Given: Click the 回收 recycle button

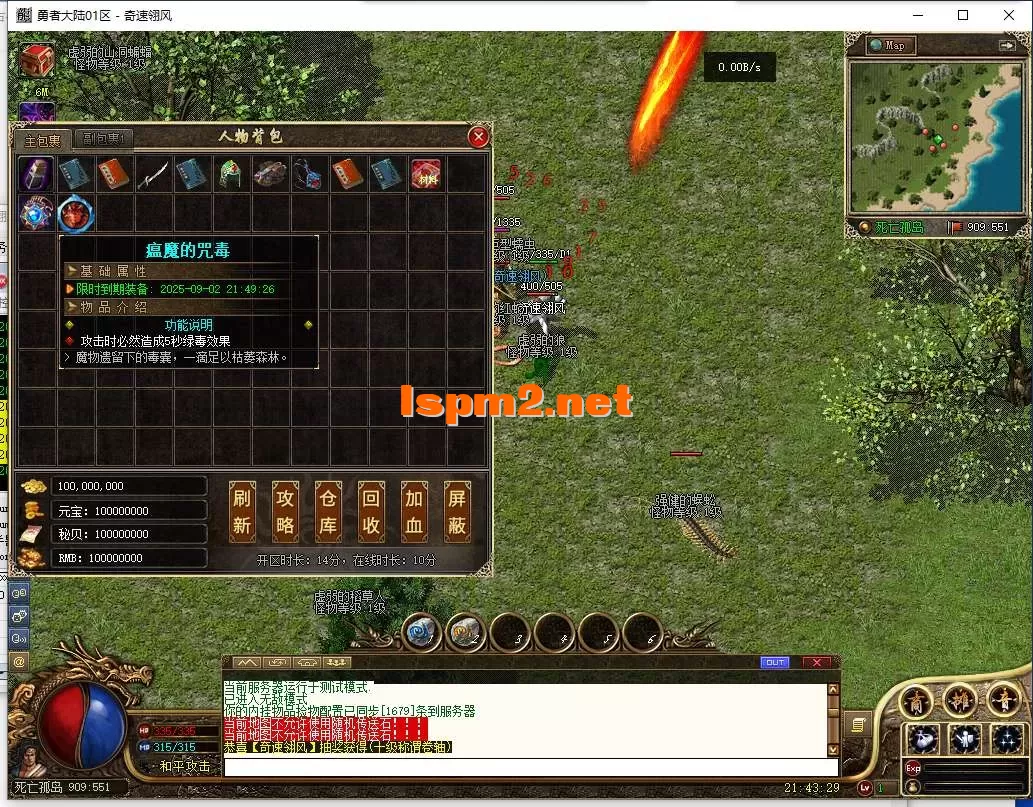Looking at the screenshot, I should click(371, 511).
